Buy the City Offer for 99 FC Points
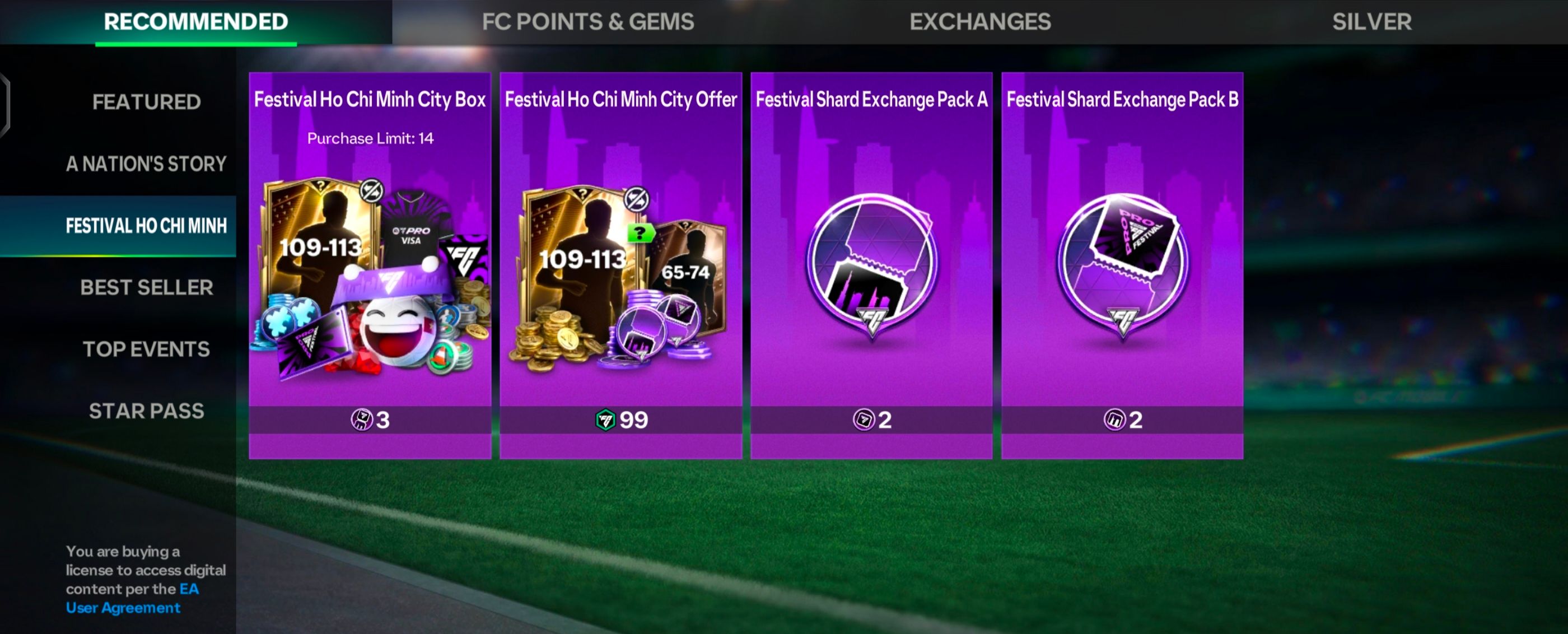Screen dimensions: 1568x634 pos(621,419)
